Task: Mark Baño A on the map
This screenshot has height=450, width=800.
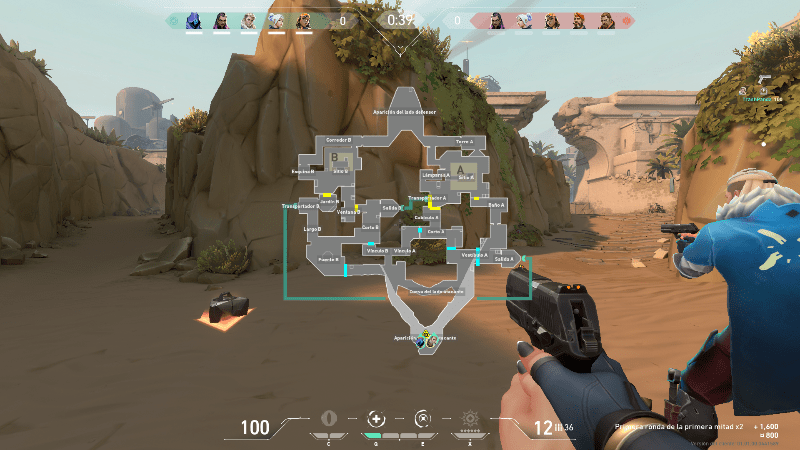Action: pos(496,204)
